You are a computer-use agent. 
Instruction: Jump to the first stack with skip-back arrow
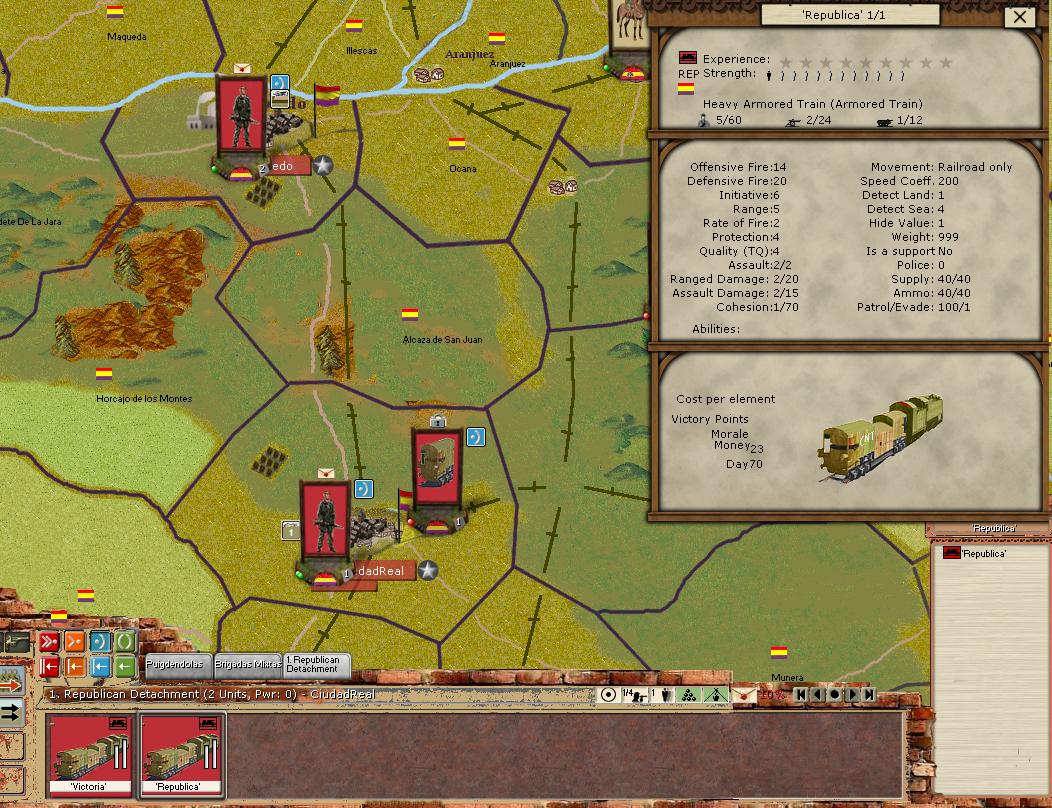click(x=799, y=695)
